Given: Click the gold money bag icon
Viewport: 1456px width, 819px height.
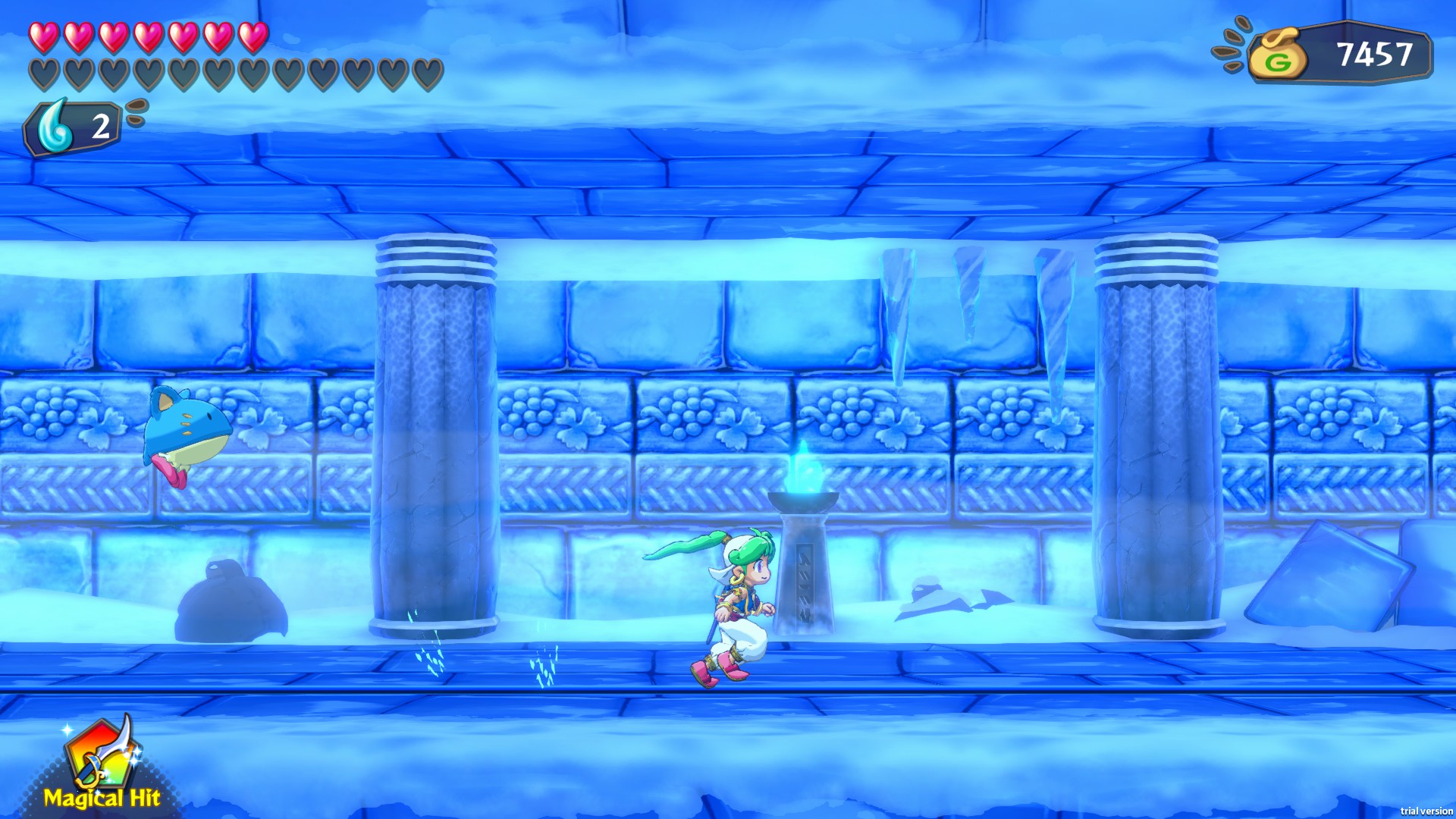Looking at the screenshot, I should 1278,55.
